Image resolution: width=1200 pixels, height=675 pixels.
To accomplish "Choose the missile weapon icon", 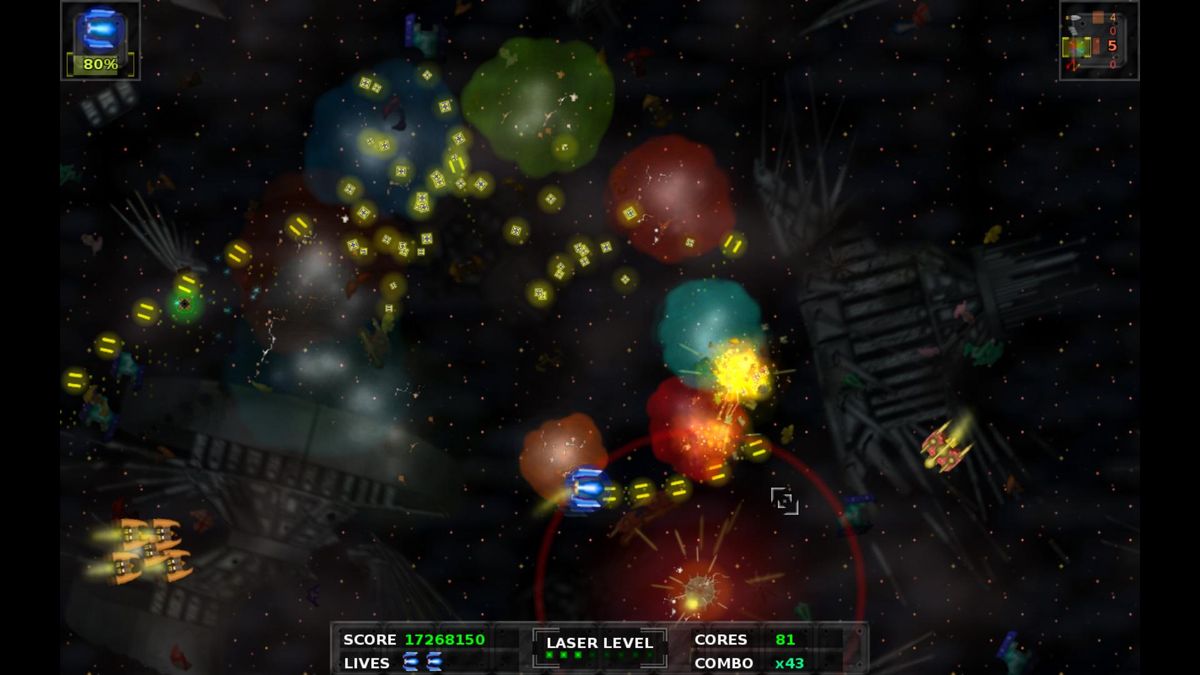I will click(x=1075, y=18).
